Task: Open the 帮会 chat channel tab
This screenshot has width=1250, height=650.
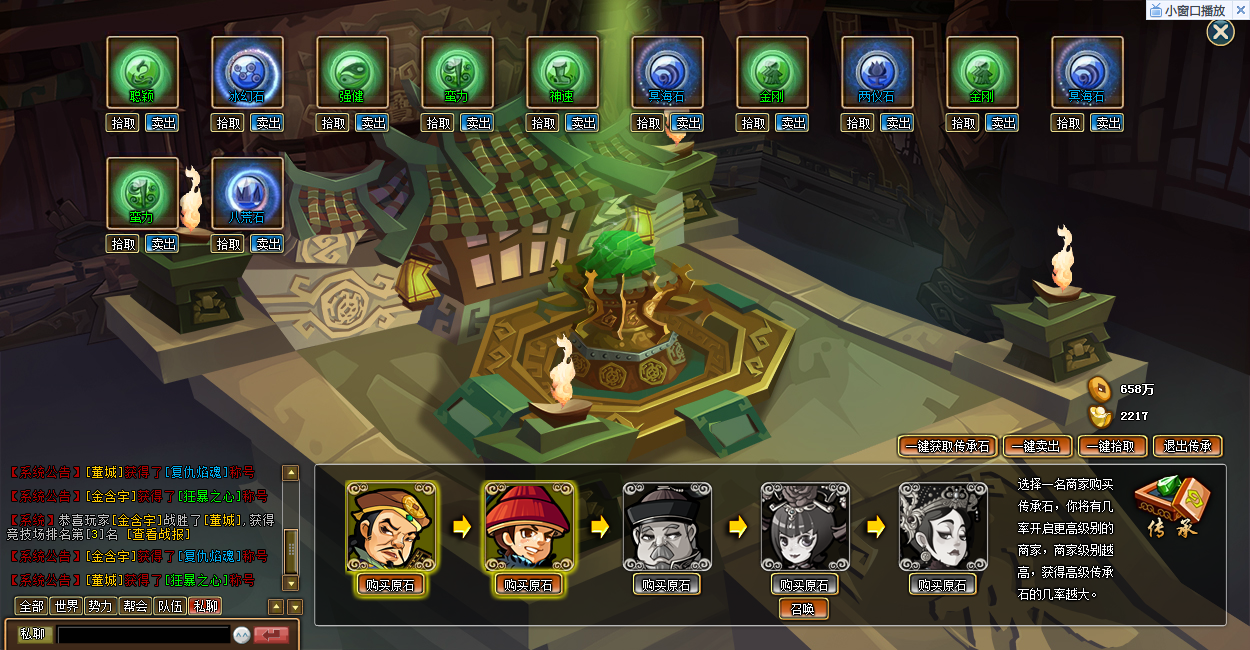Action: [135, 606]
